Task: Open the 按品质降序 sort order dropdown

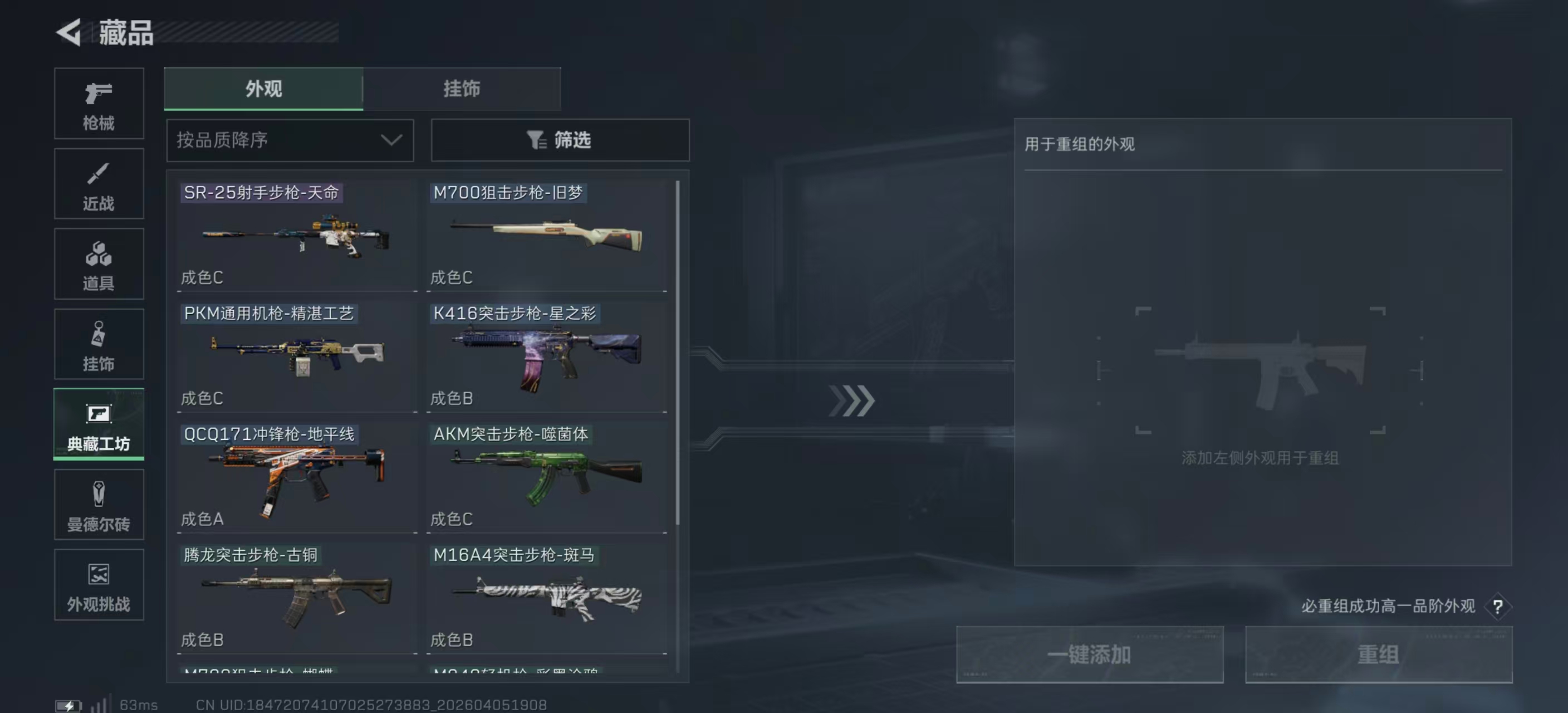Action: (x=290, y=140)
